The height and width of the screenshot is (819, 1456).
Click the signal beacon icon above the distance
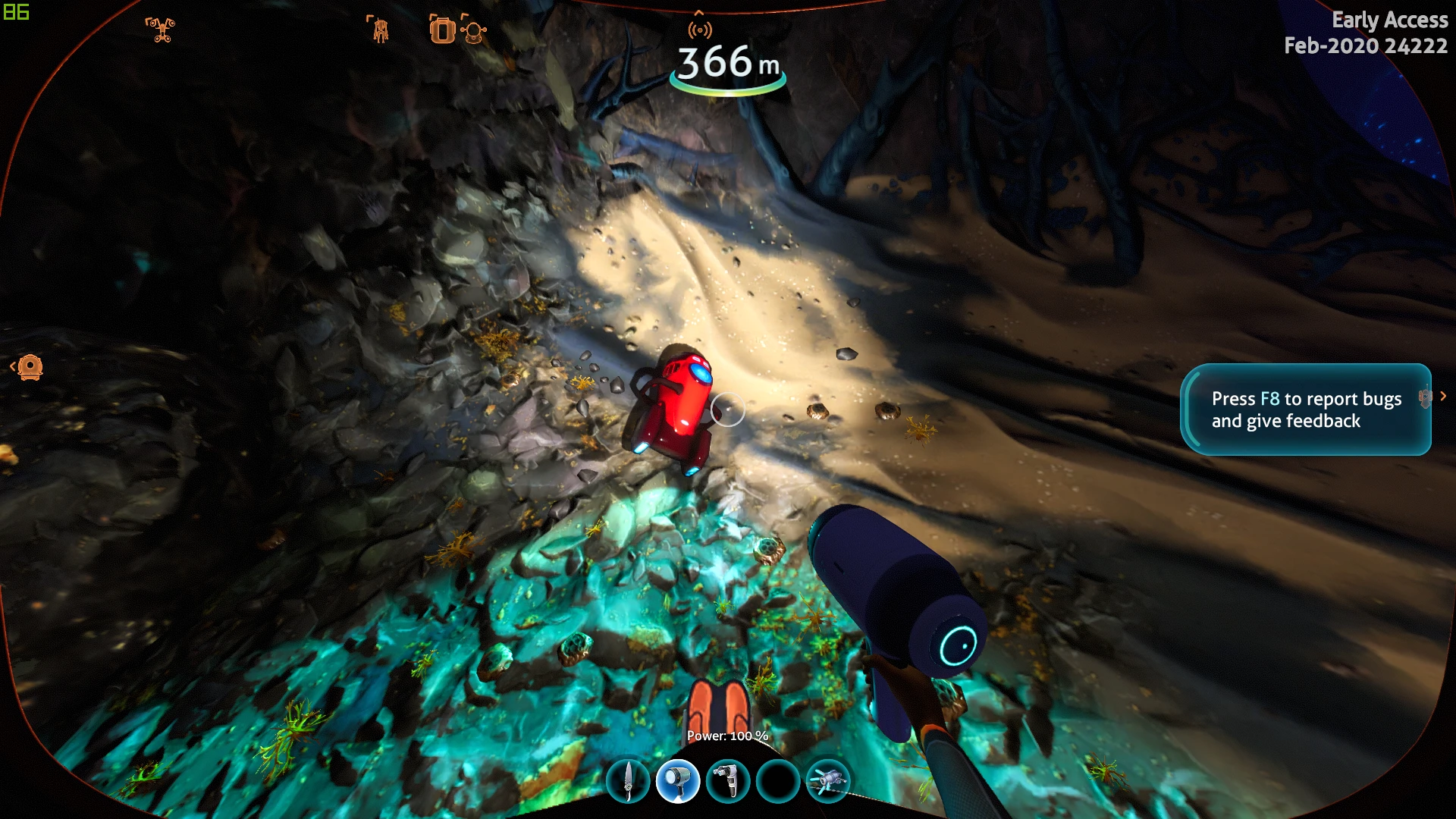point(700,30)
